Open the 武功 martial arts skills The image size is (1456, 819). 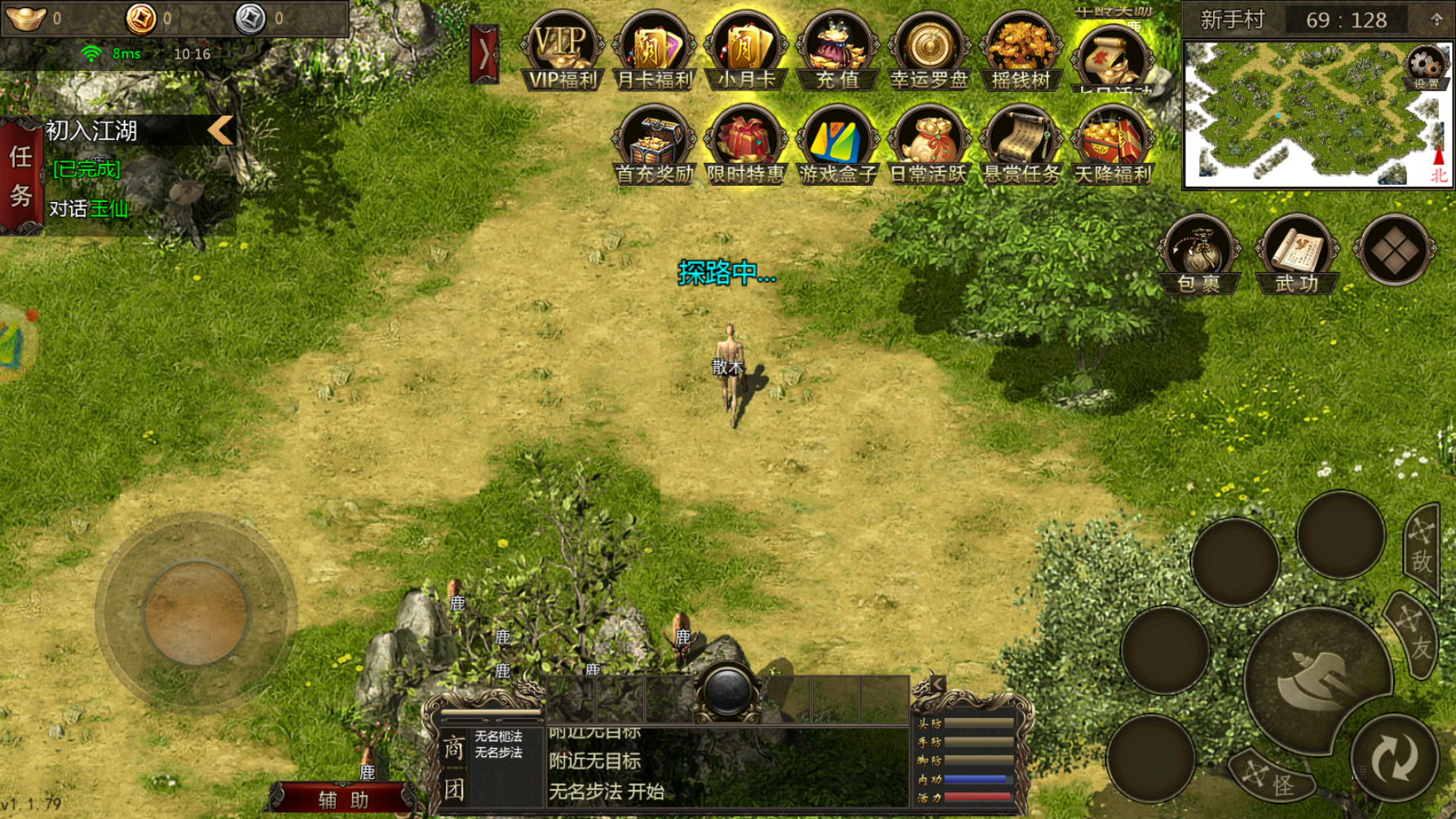click(x=1296, y=254)
